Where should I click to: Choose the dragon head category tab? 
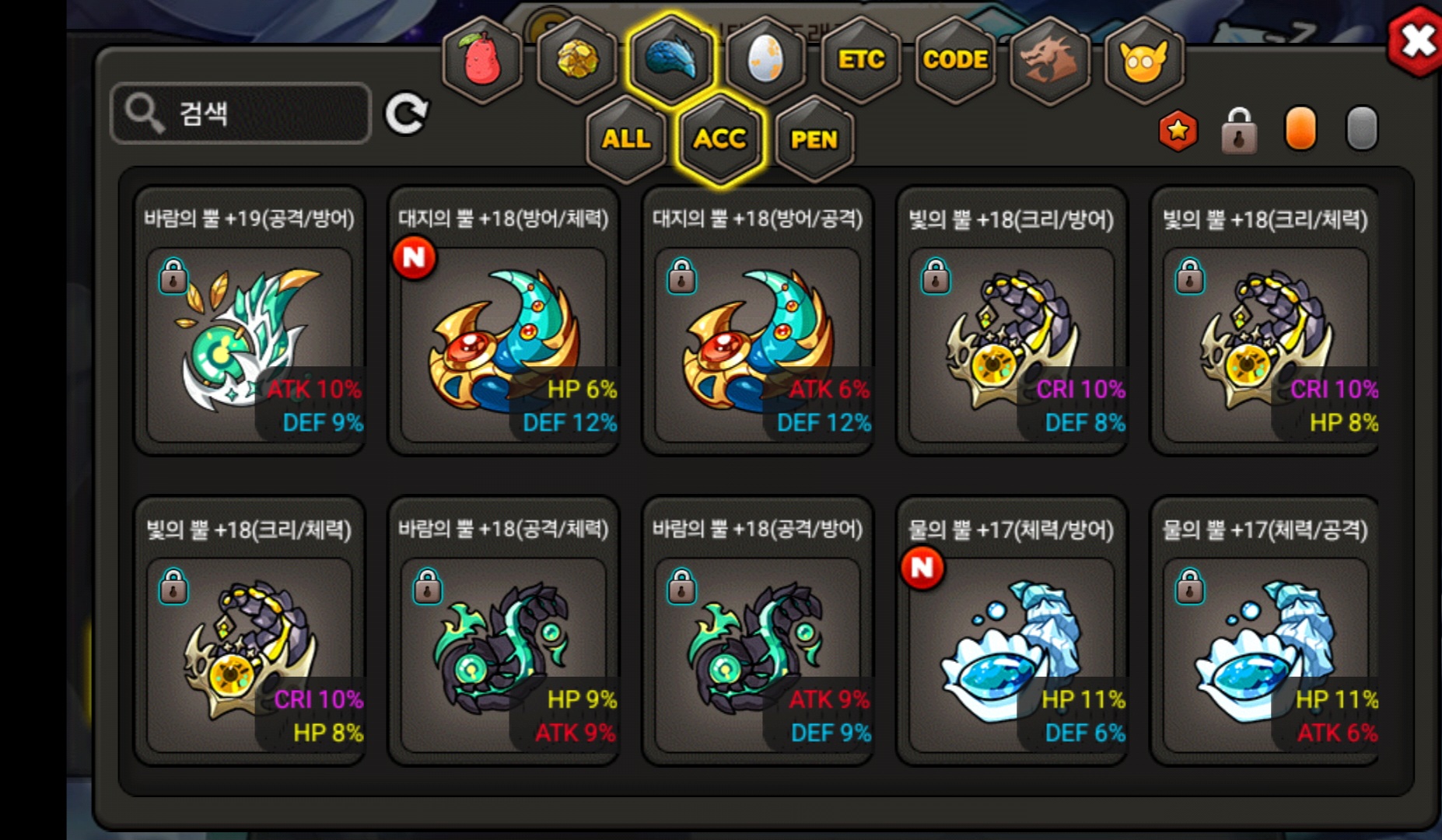pyautogui.click(x=1049, y=60)
